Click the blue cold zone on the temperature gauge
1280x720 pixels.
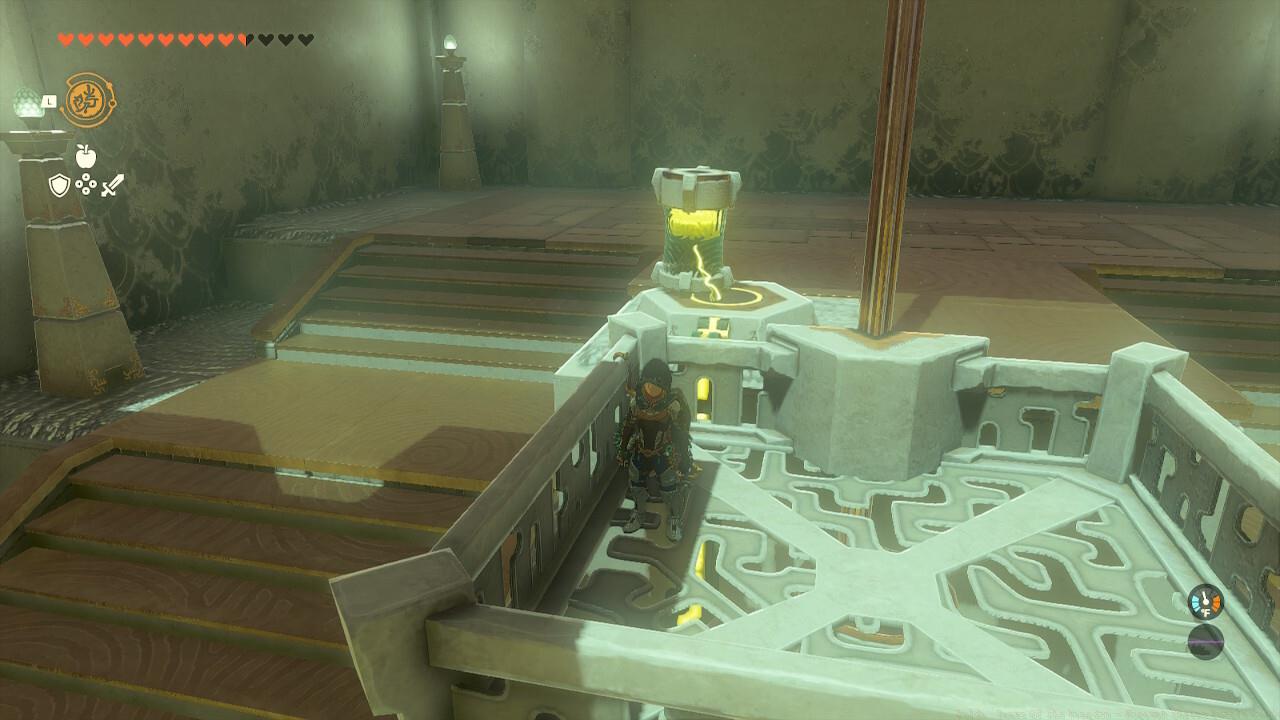coord(1195,600)
